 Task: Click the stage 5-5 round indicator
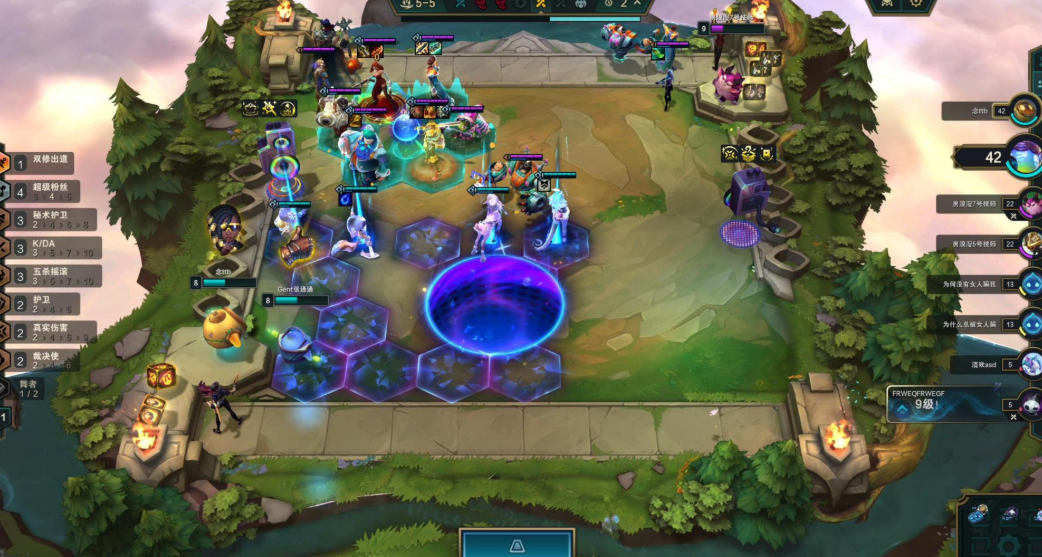(x=421, y=5)
